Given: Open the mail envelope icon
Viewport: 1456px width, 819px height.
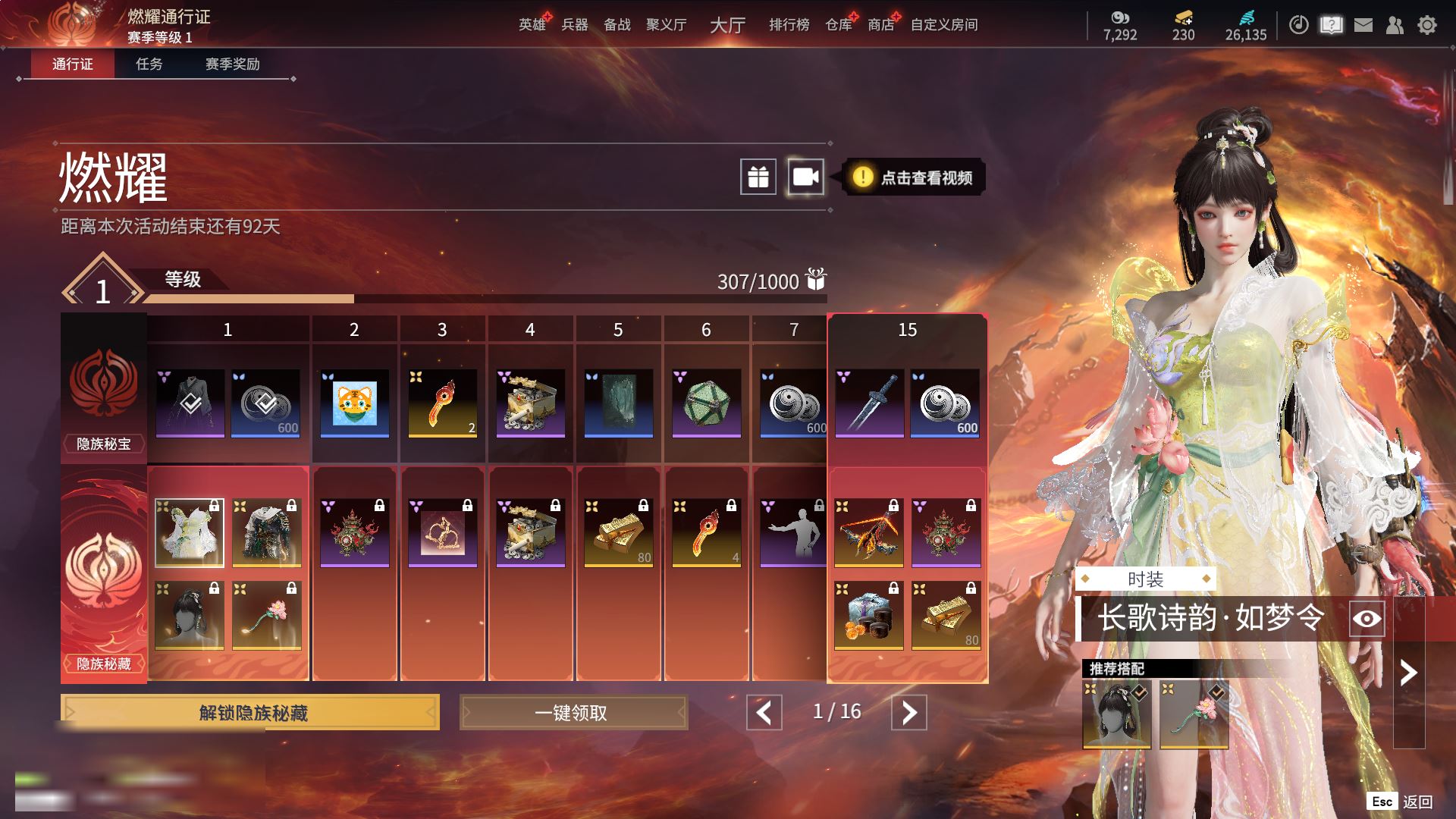Looking at the screenshot, I should point(1363,26).
